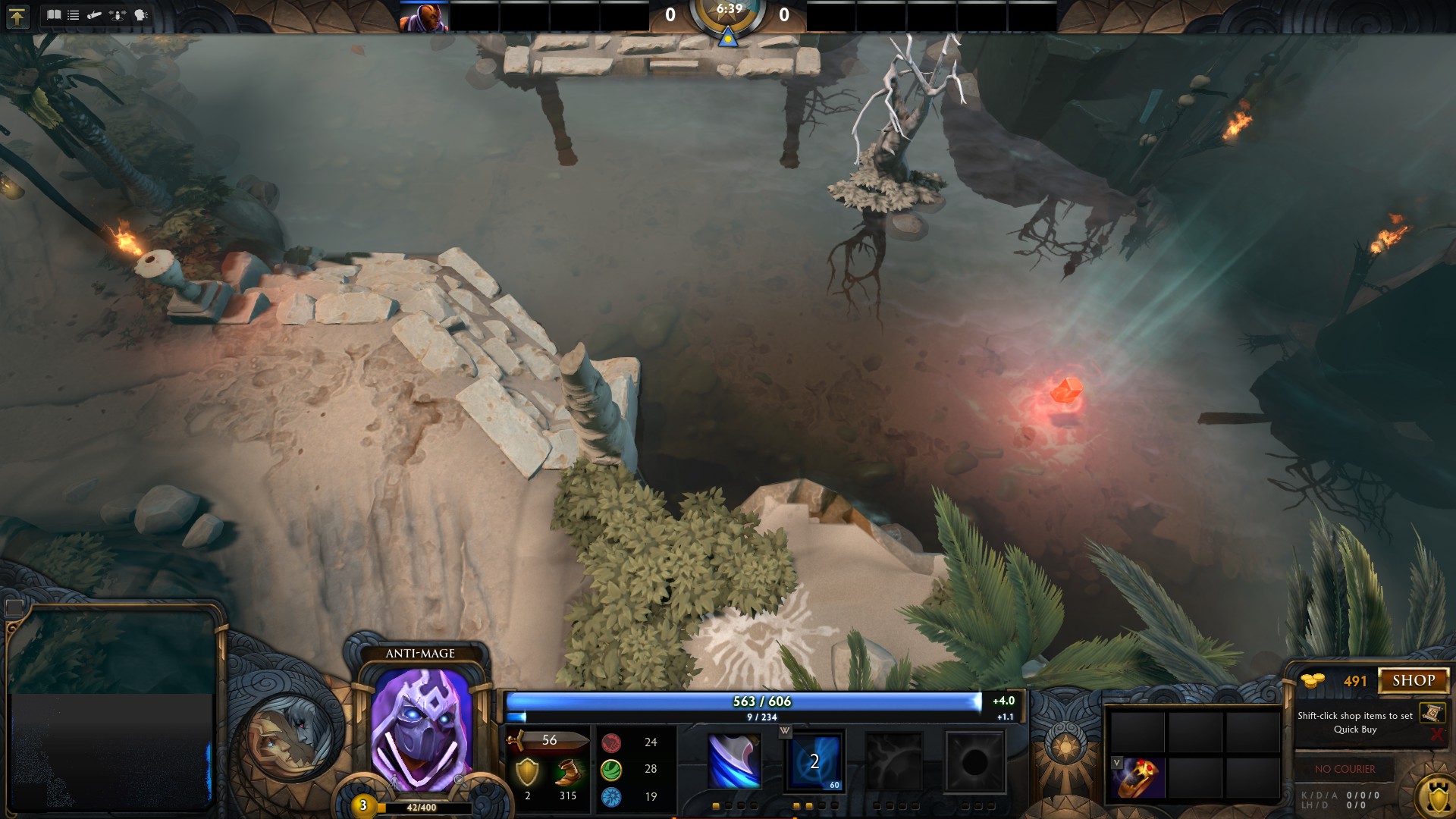Select the unlearned Mana Void ultimate
The width and height of the screenshot is (1456, 819).
tap(974, 761)
